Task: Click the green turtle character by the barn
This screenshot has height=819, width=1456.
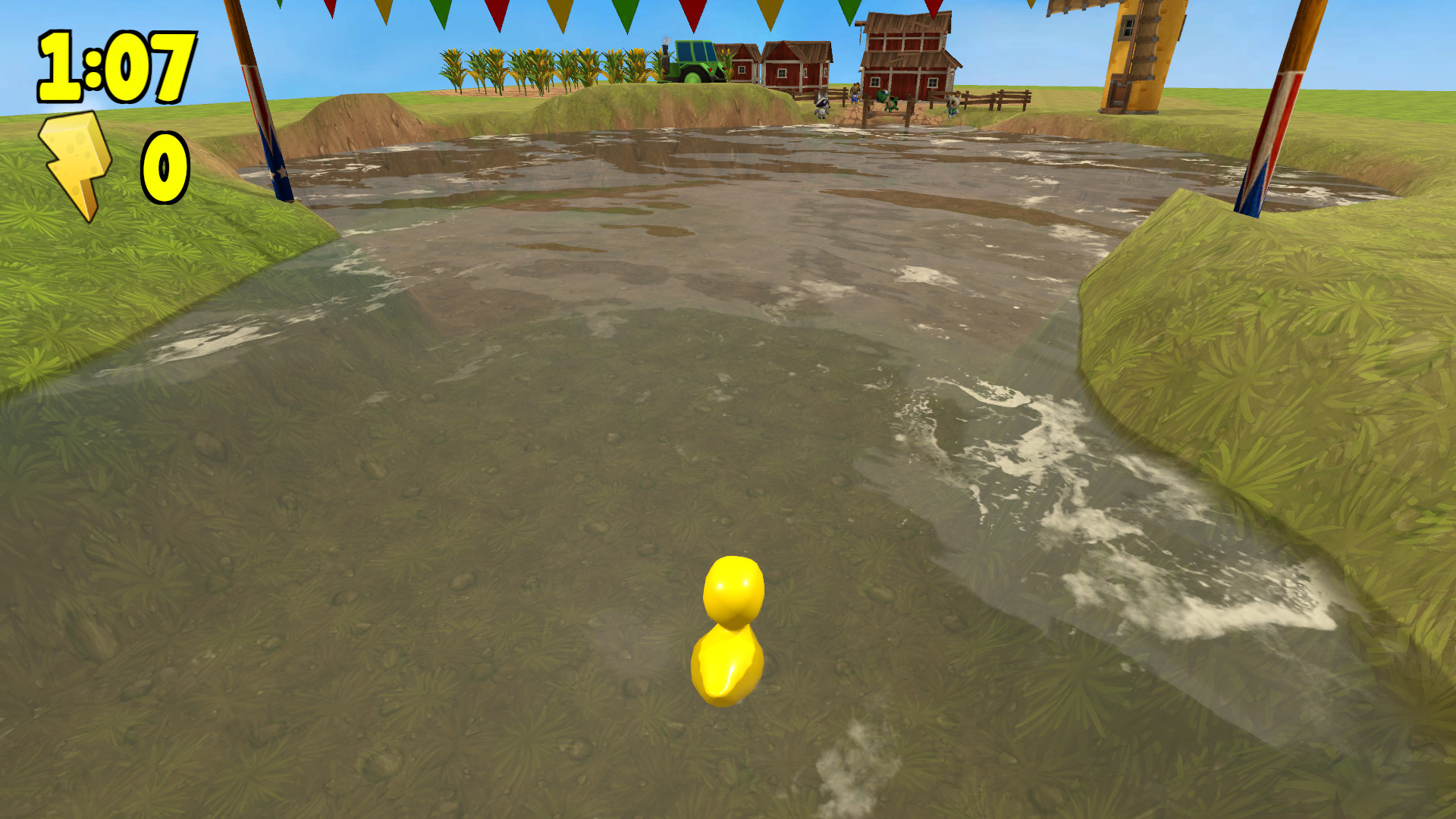Action: click(887, 101)
